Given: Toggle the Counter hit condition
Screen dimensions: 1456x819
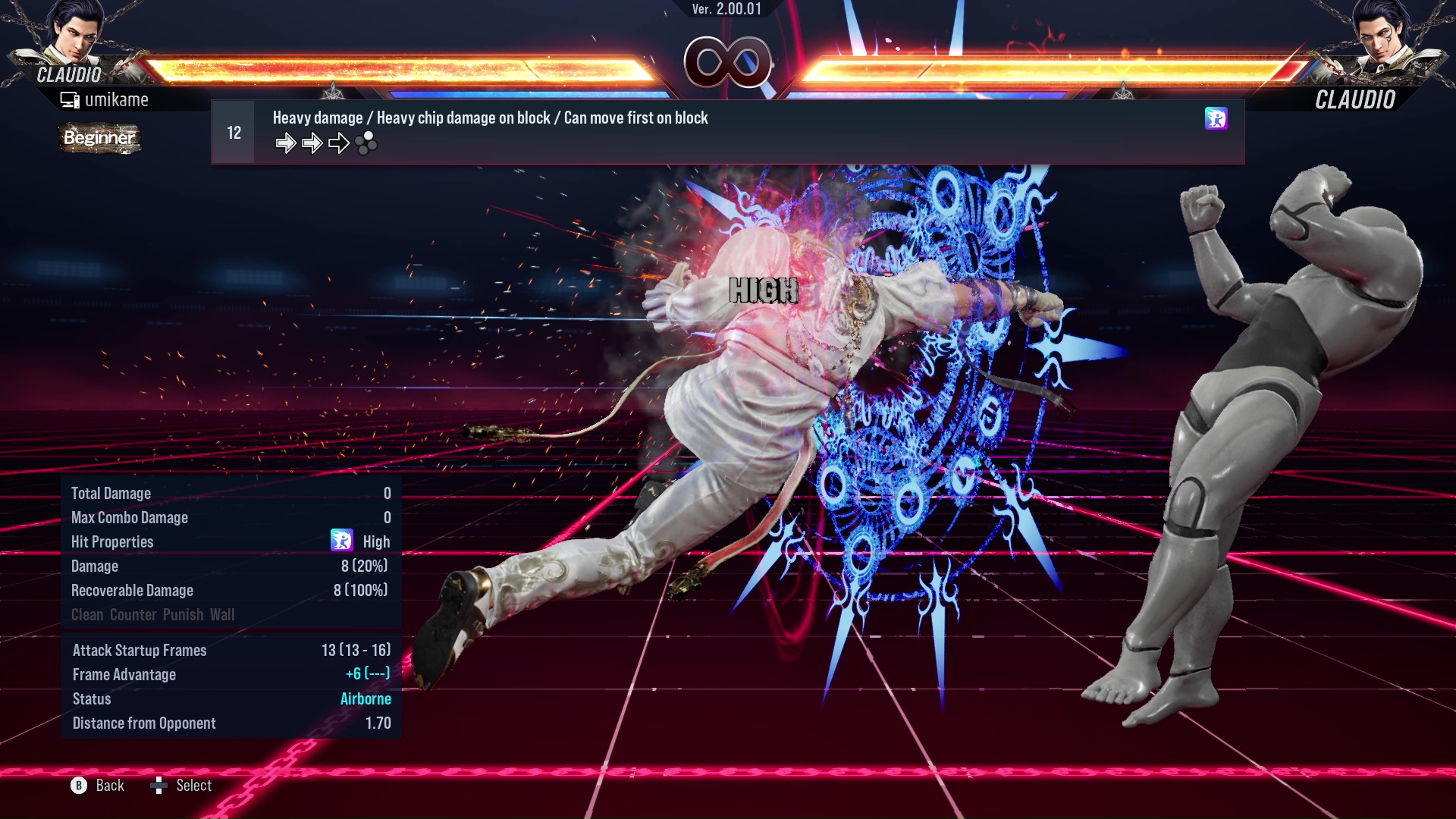Looking at the screenshot, I should (133, 615).
